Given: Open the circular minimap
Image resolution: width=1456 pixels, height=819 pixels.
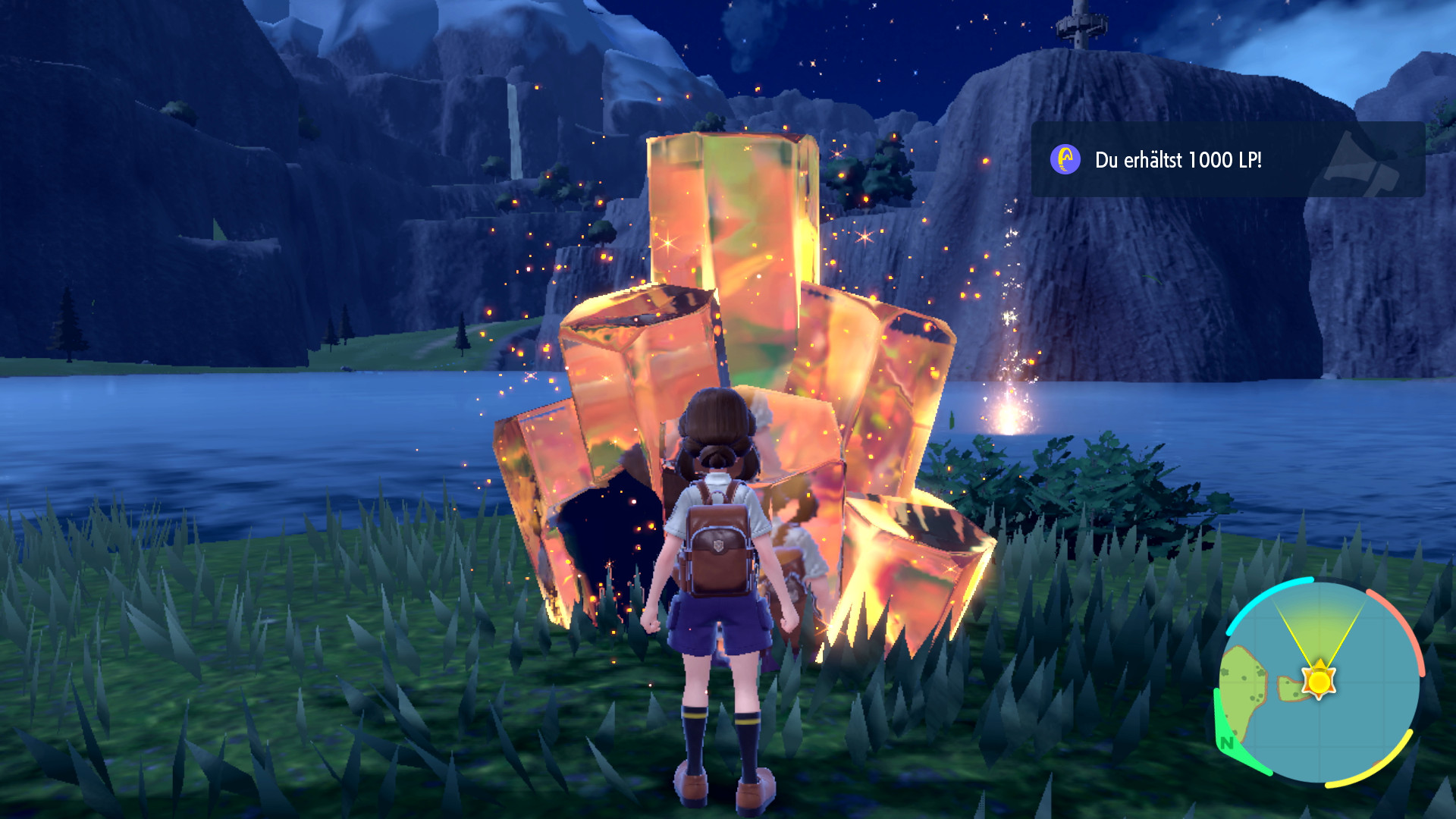Looking at the screenshot, I should 1319,681.
